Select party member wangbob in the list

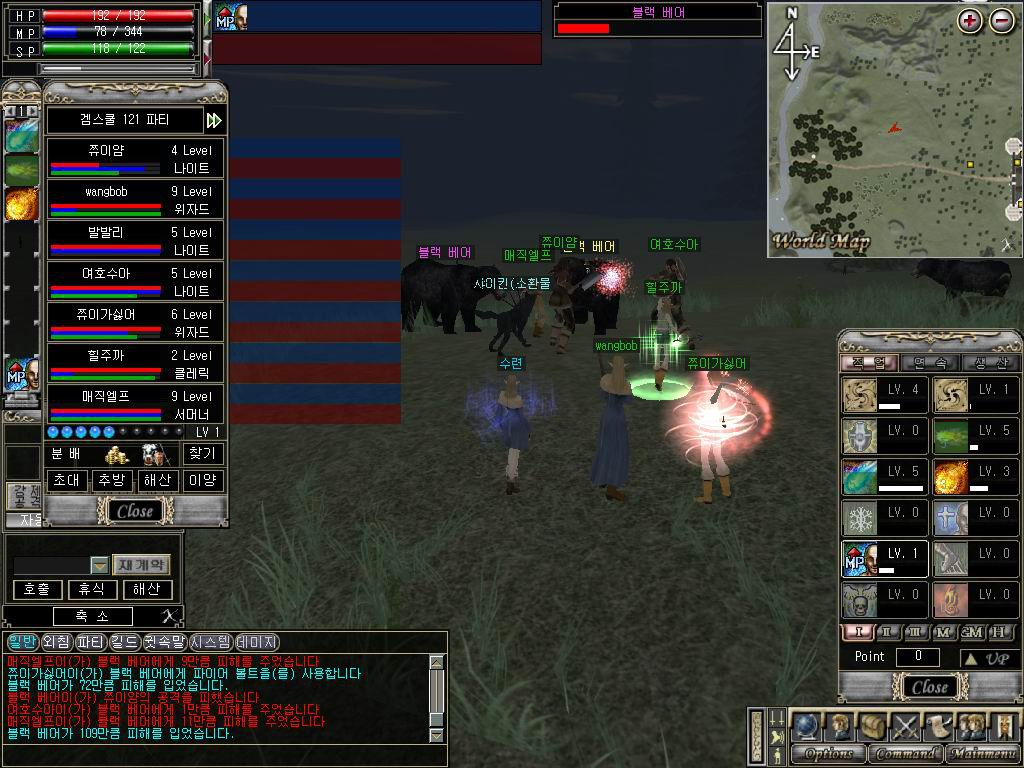pyautogui.click(x=134, y=199)
